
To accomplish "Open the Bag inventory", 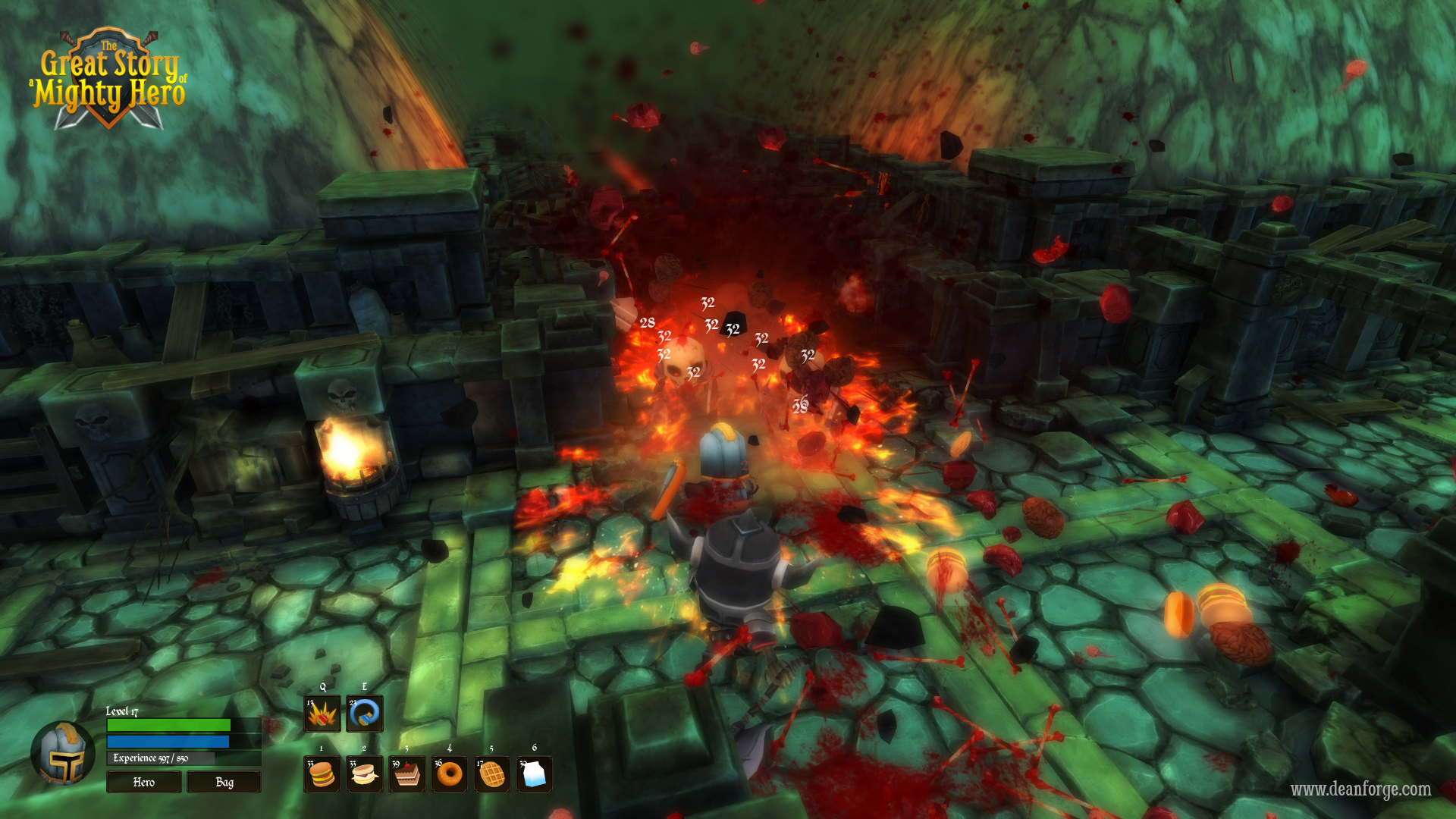I will [x=224, y=782].
